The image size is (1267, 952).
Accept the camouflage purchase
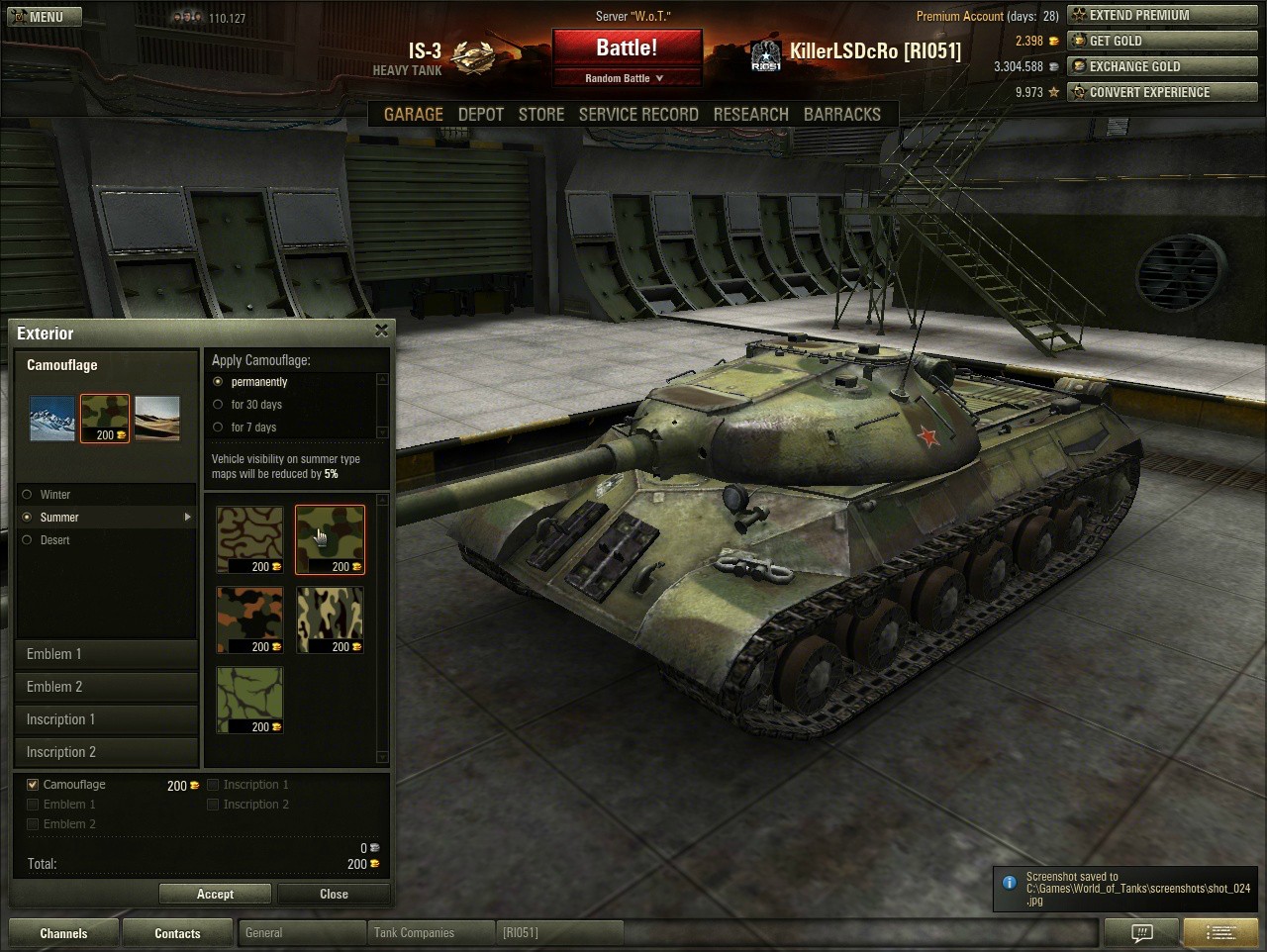coord(215,894)
